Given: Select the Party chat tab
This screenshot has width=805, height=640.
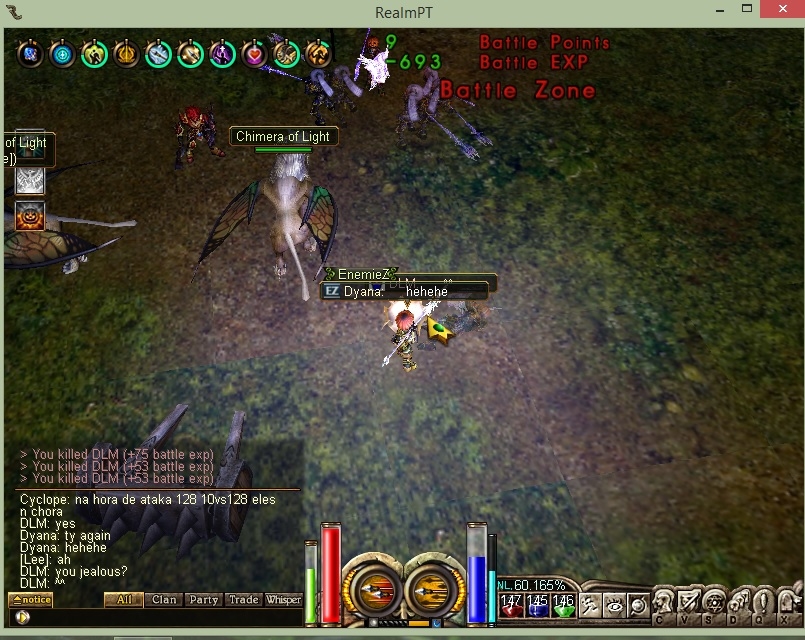Looking at the screenshot, I should [x=203, y=600].
